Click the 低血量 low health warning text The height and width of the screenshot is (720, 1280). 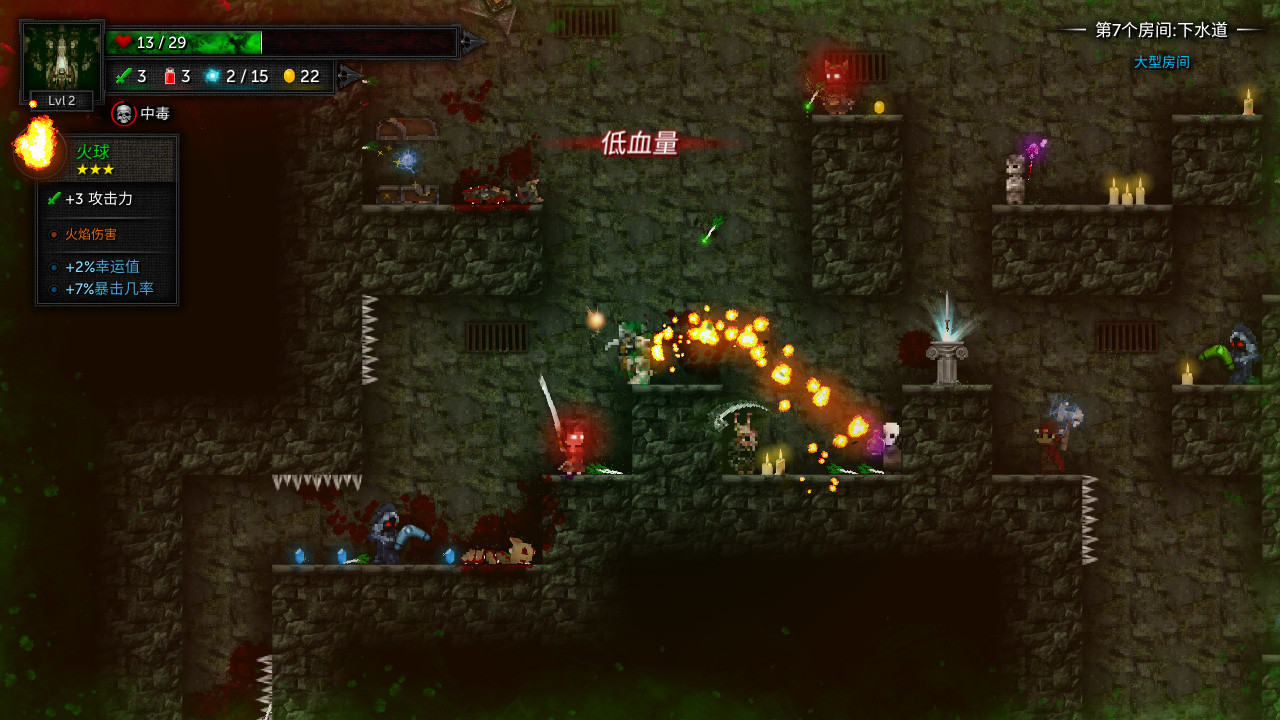point(640,145)
